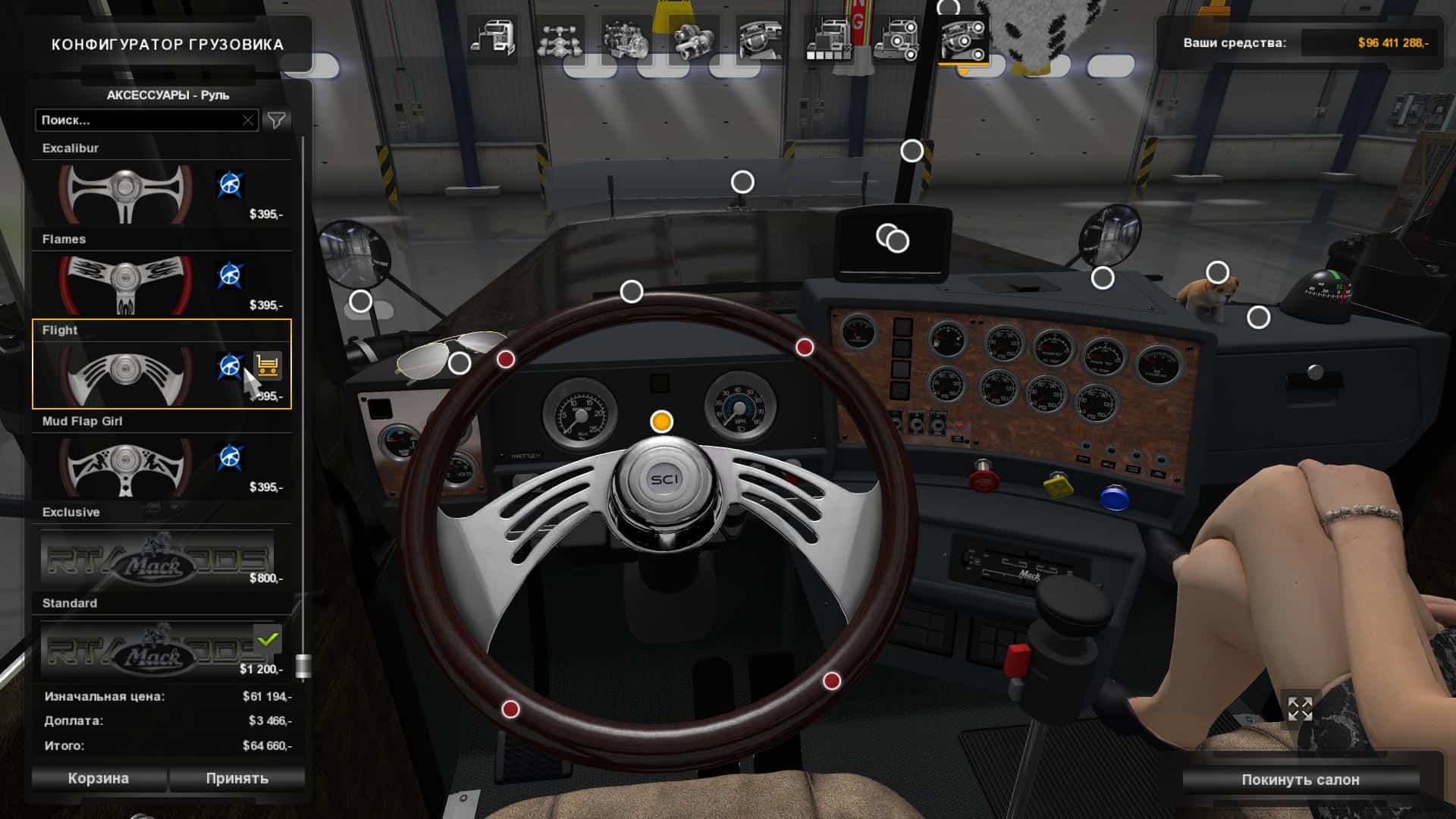Viewport: 1456px width, 819px height.
Task: Add Flight wheel to cart
Action: point(267,366)
